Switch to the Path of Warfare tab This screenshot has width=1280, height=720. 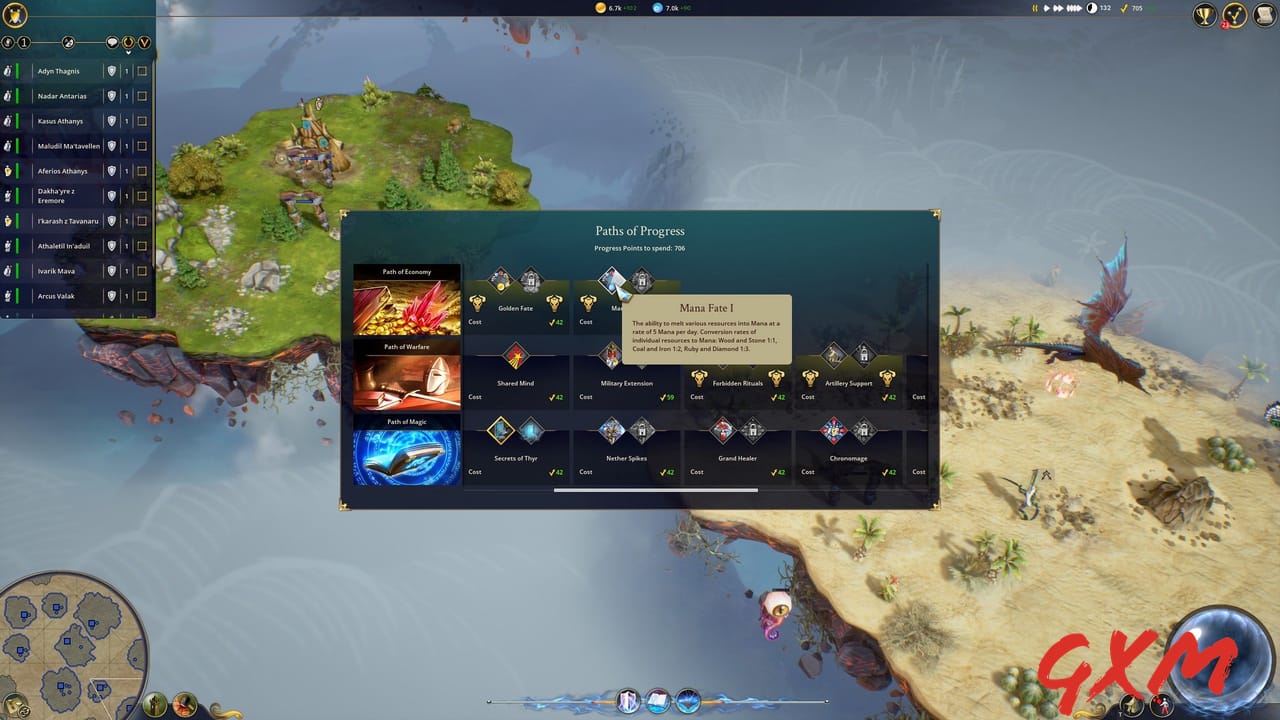(405, 373)
